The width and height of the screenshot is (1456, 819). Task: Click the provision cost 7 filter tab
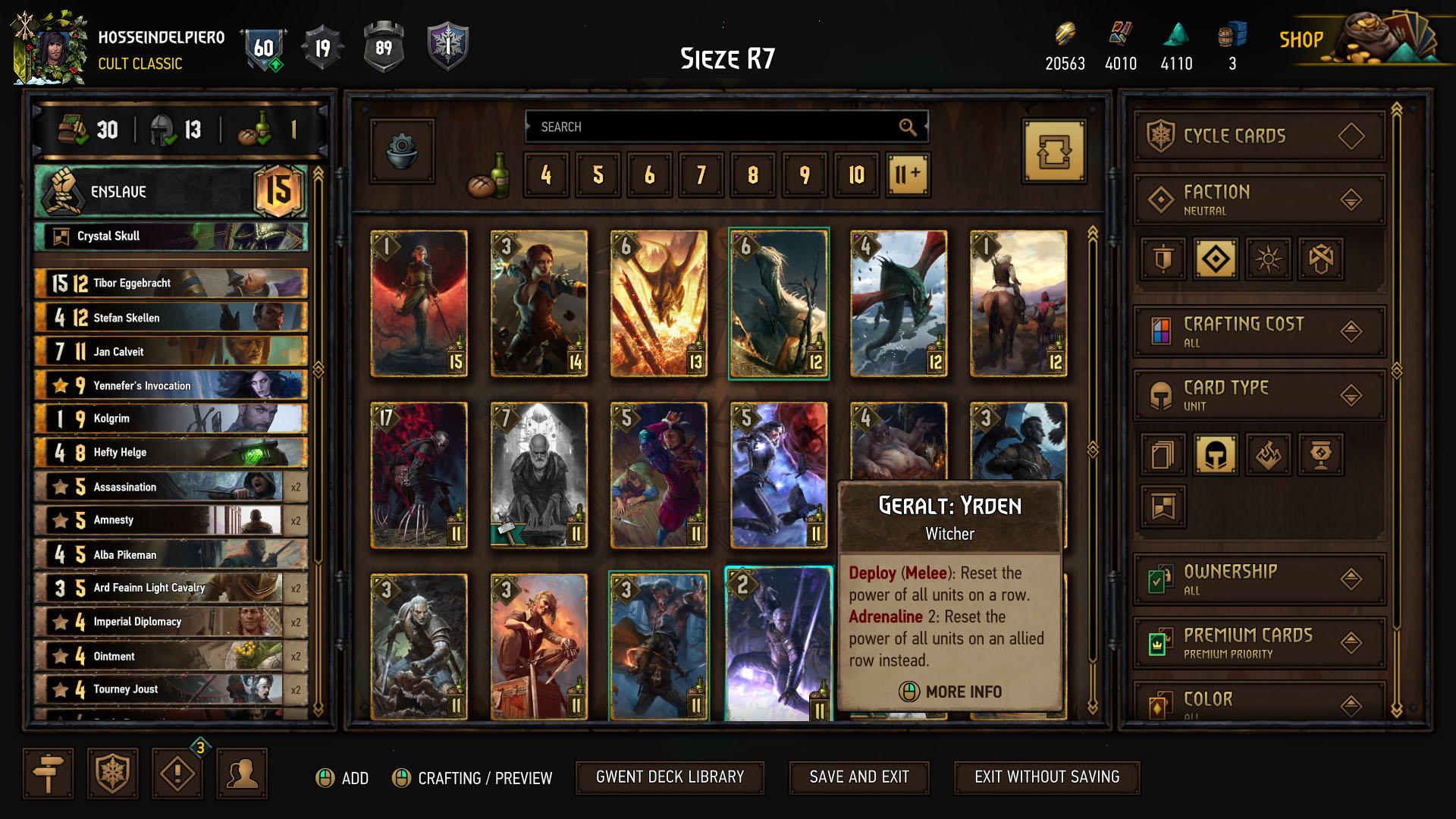pyautogui.click(x=701, y=175)
